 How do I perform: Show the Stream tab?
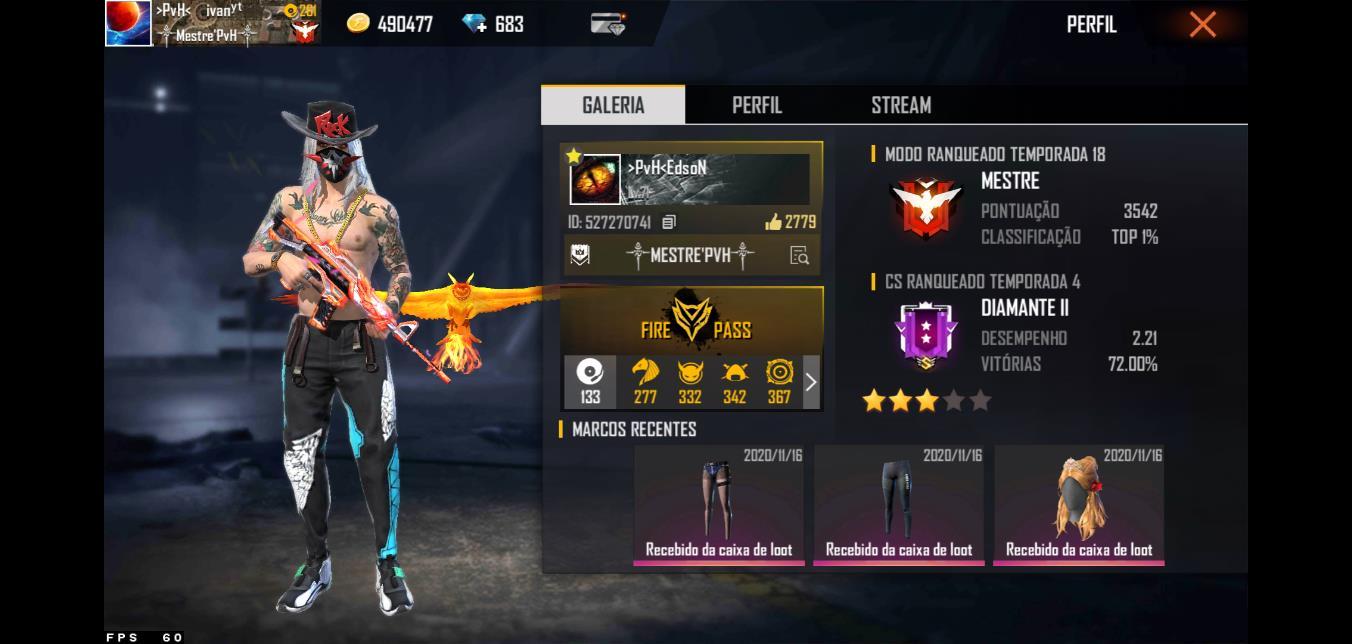(x=901, y=105)
